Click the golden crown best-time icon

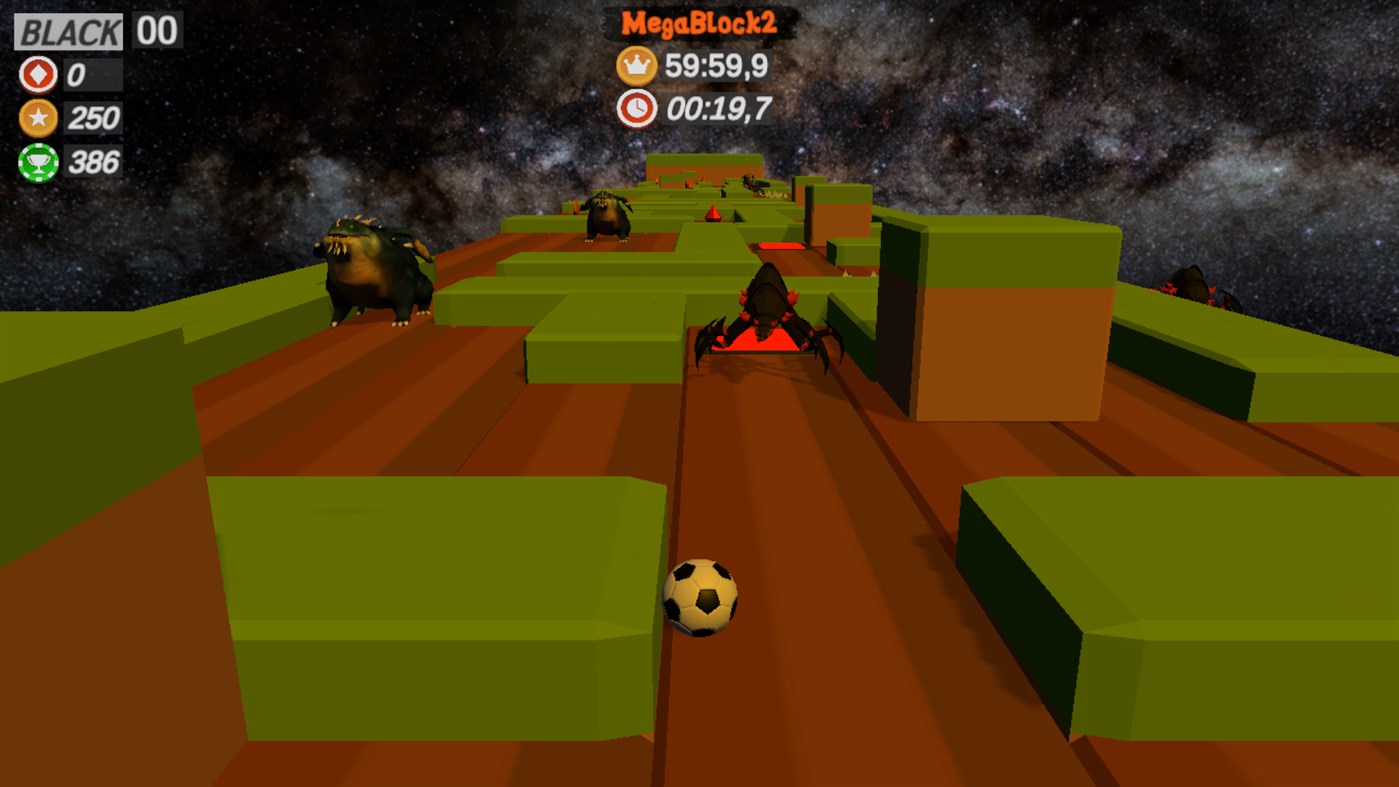[x=635, y=66]
